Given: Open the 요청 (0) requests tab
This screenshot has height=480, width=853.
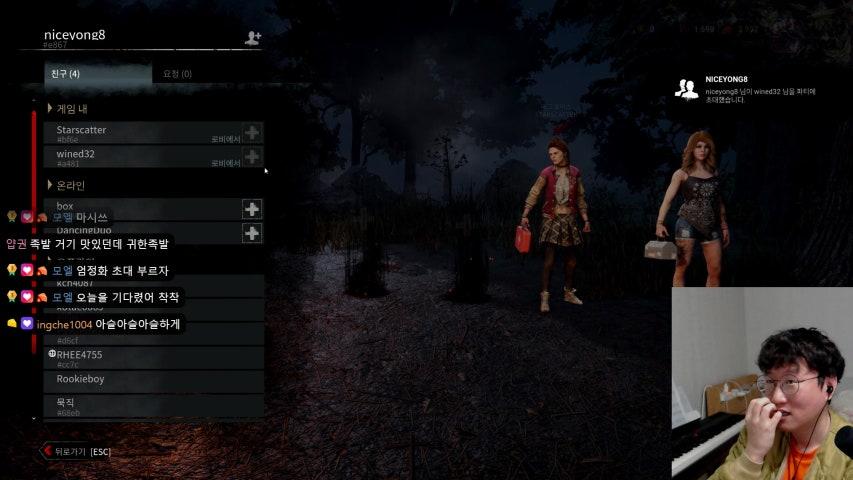Looking at the screenshot, I should coord(177,74).
